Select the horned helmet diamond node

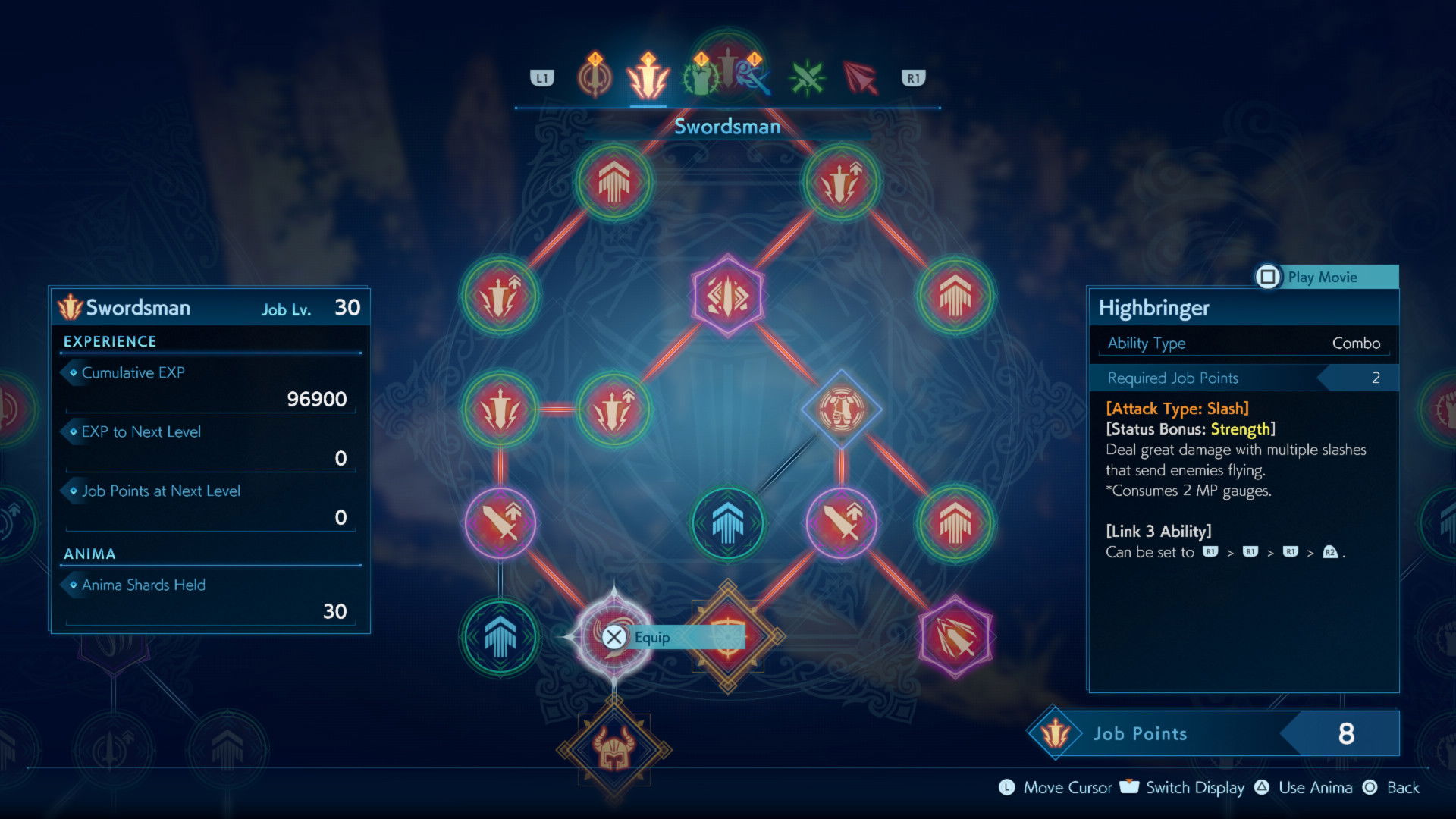[613, 750]
